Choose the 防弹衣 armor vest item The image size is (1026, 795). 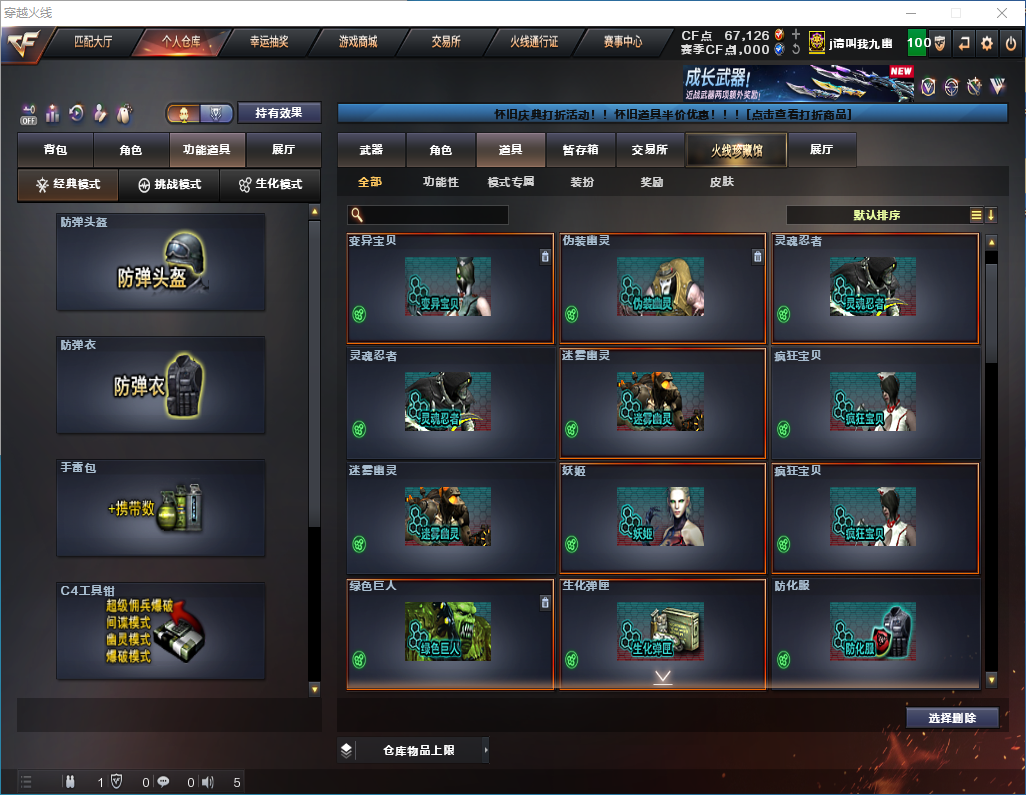point(161,385)
